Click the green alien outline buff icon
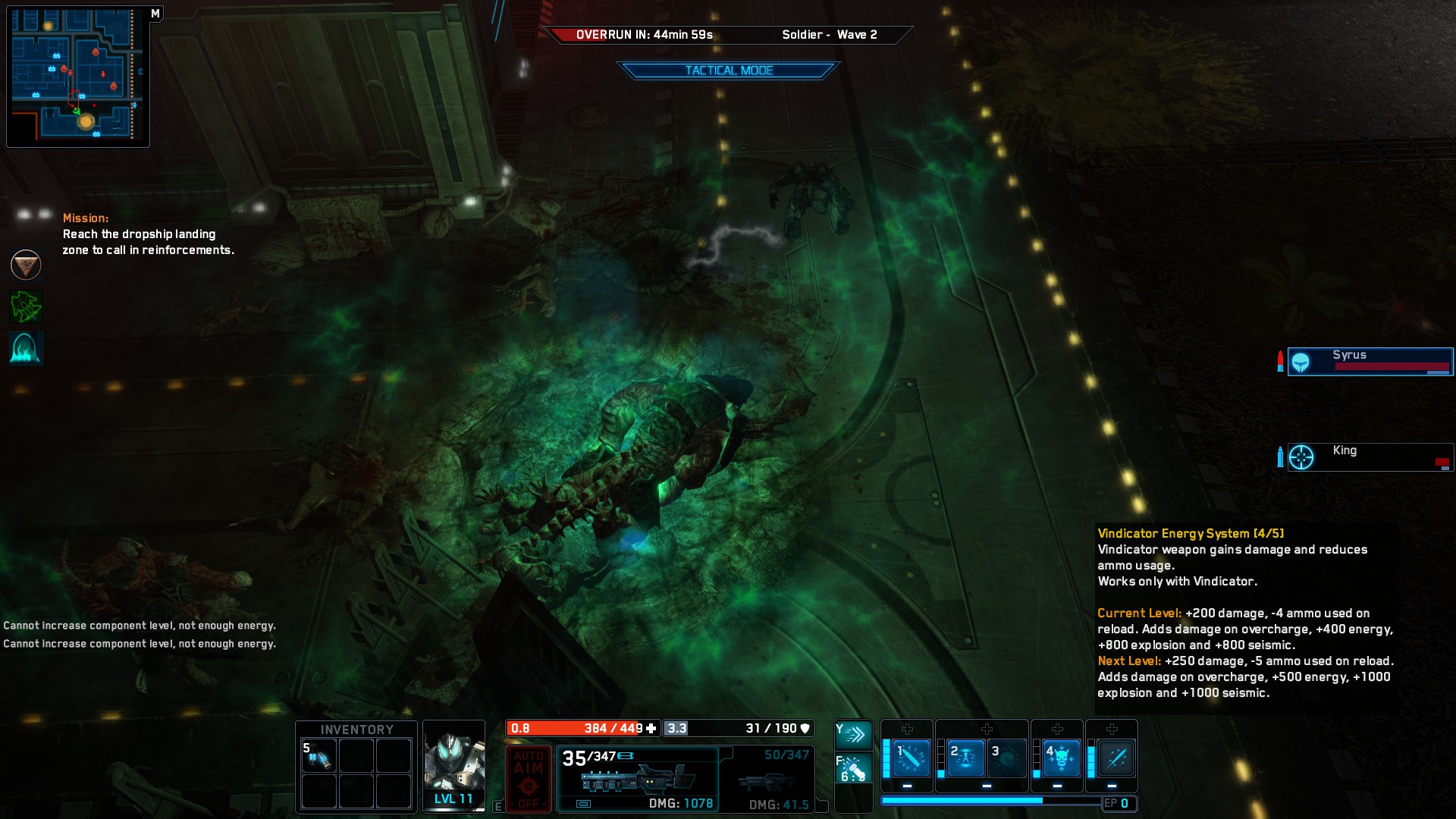Screen dimensions: 1456x819 pos(26,306)
